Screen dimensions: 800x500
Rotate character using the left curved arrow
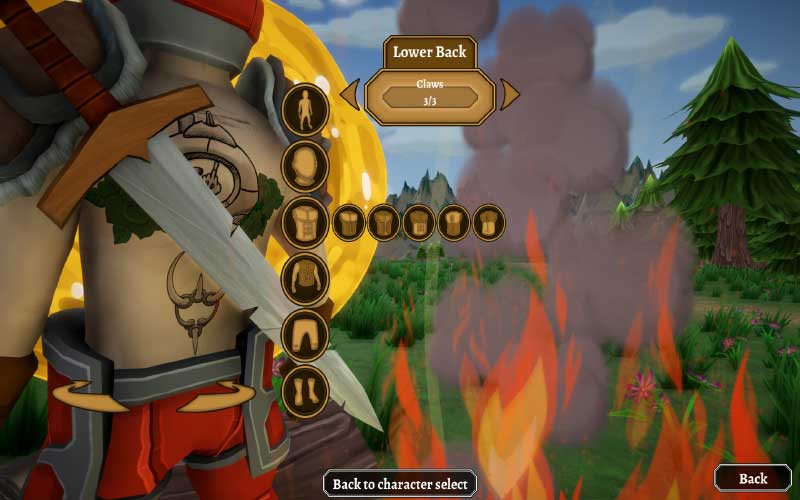click(x=83, y=397)
